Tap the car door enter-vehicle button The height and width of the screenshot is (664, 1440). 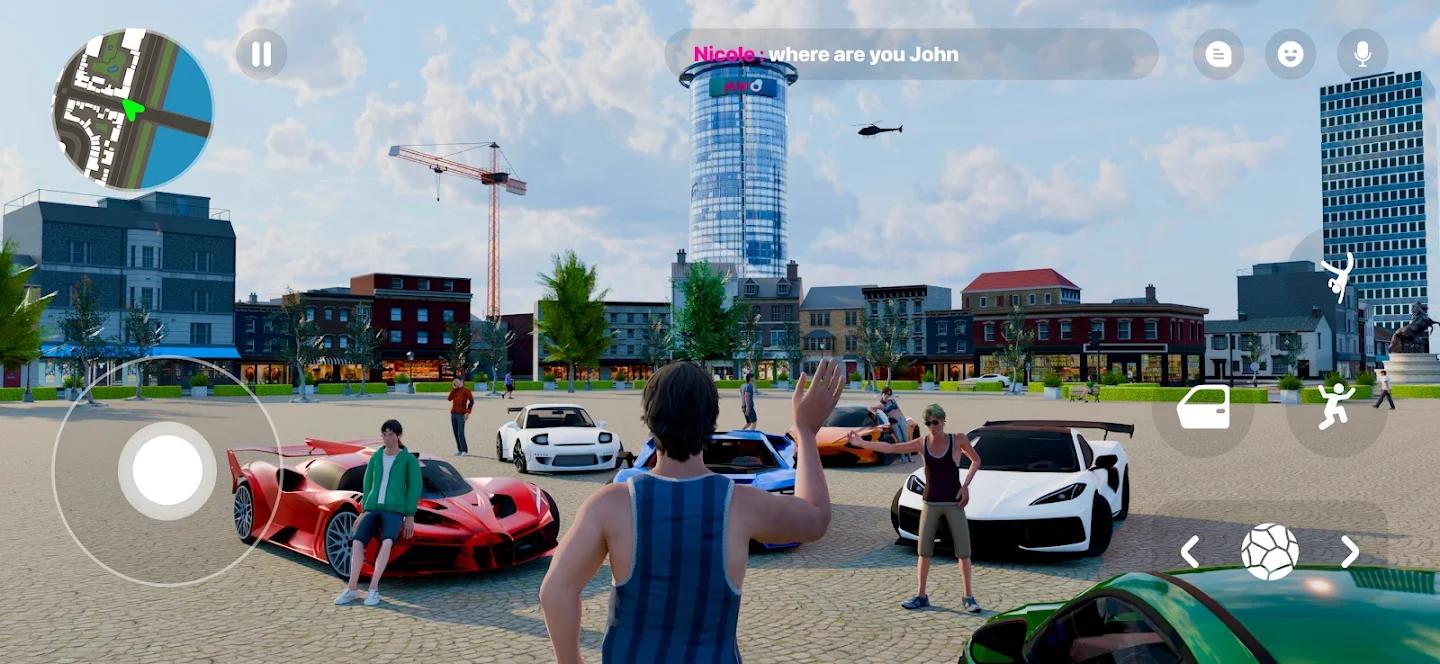click(x=1203, y=407)
